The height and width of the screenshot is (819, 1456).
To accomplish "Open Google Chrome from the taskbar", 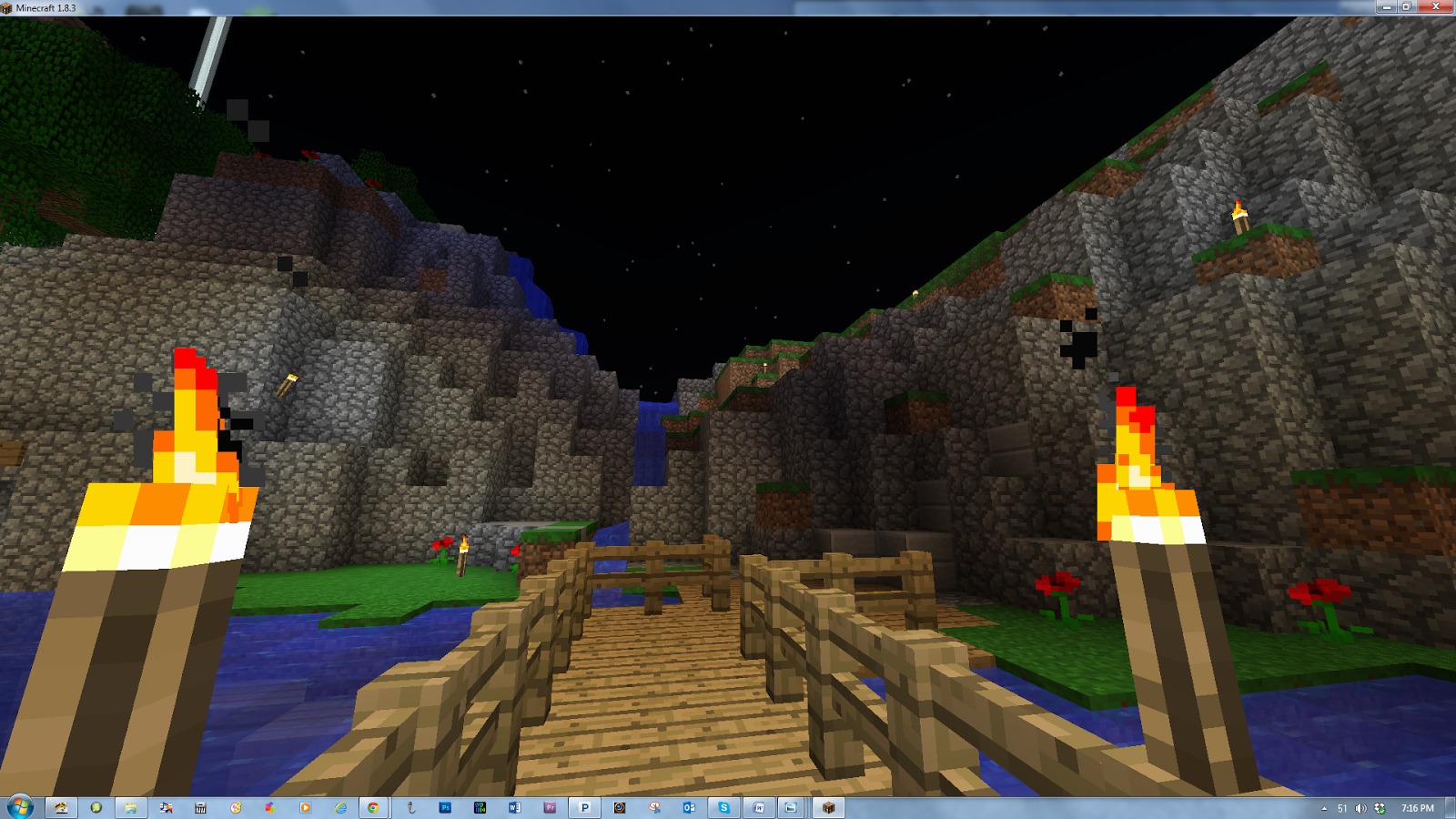I will pyautogui.click(x=372, y=806).
